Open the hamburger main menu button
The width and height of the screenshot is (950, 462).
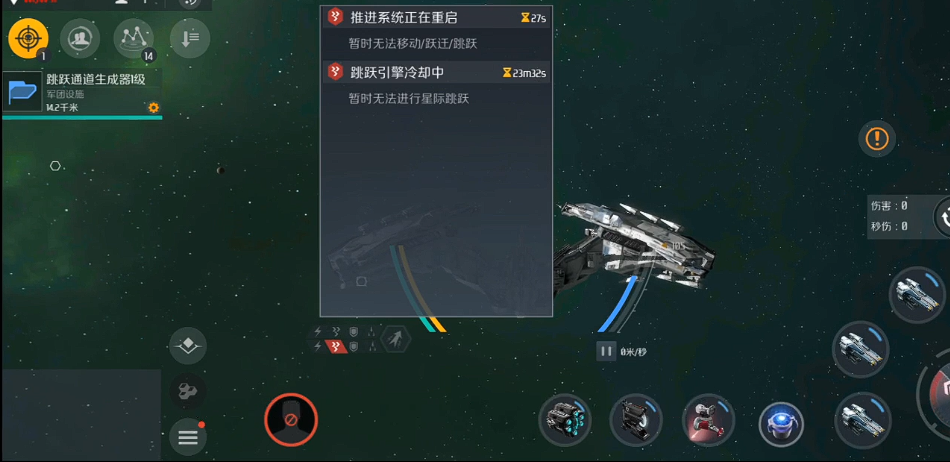188,436
